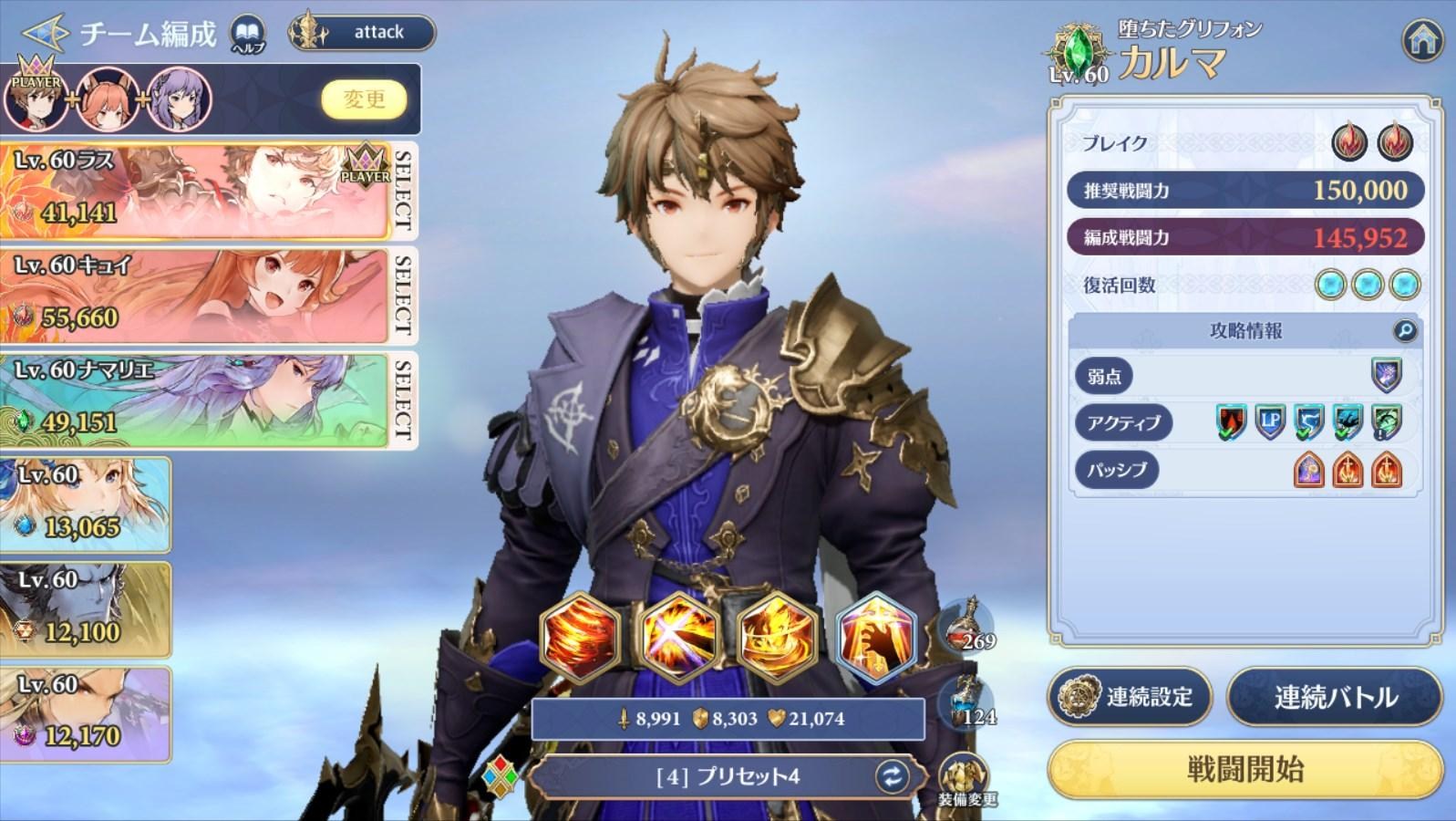Tap the blue-bordered flaming fist skill
The width and height of the screenshot is (1456, 821).
tap(875, 637)
